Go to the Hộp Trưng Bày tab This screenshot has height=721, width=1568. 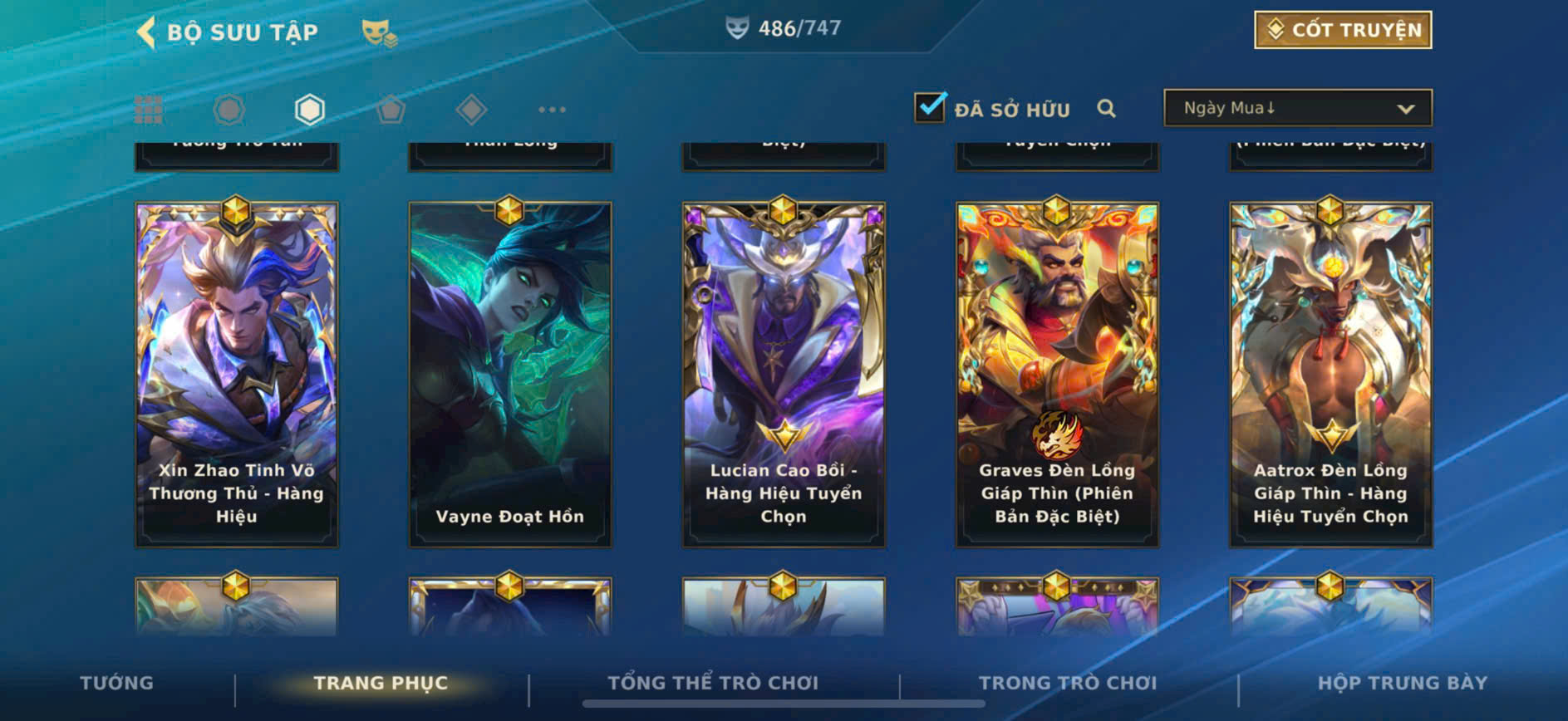tap(1403, 683)
